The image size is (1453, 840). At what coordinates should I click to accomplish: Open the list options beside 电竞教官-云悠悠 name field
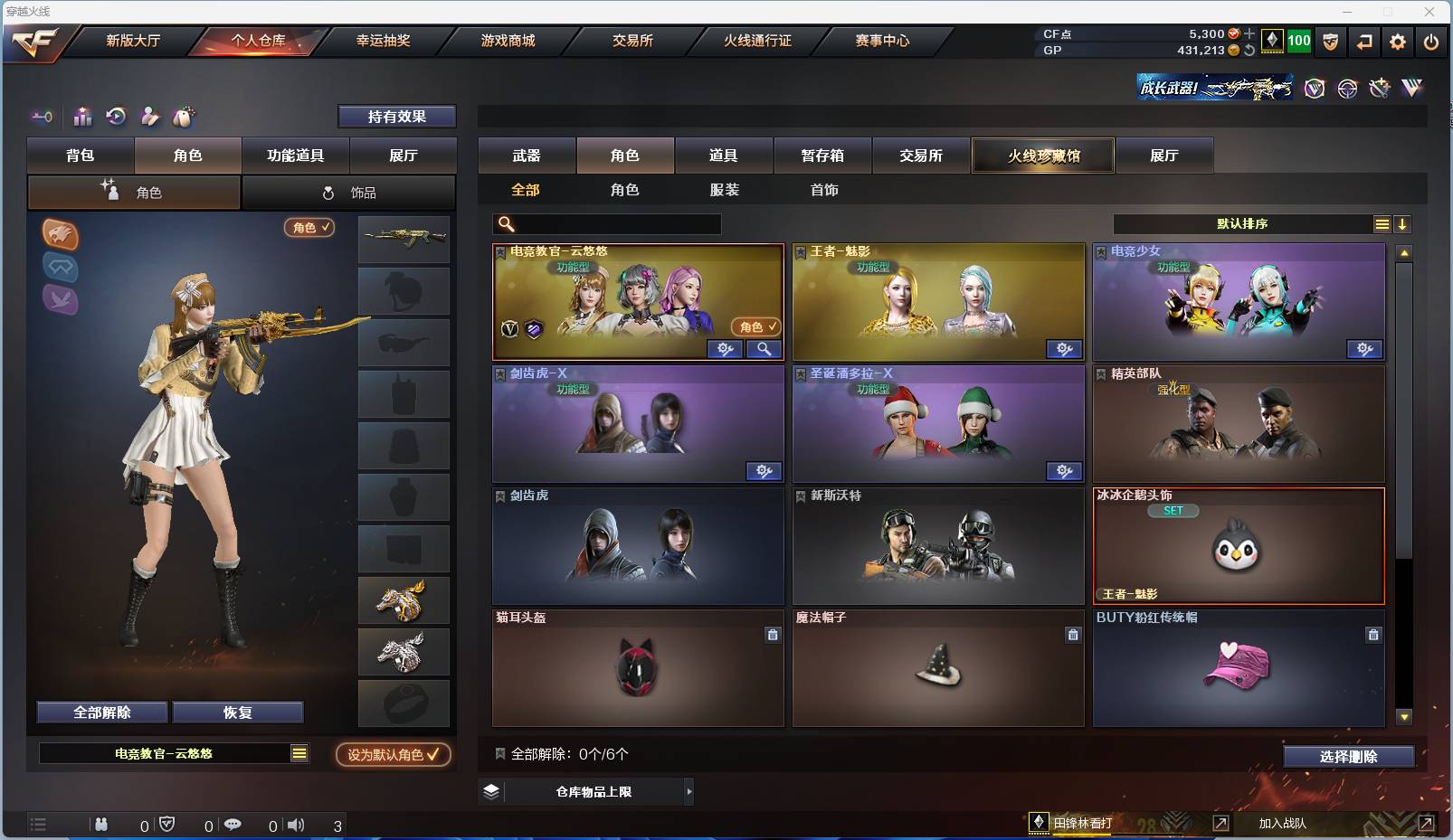[x=299, y=752]
